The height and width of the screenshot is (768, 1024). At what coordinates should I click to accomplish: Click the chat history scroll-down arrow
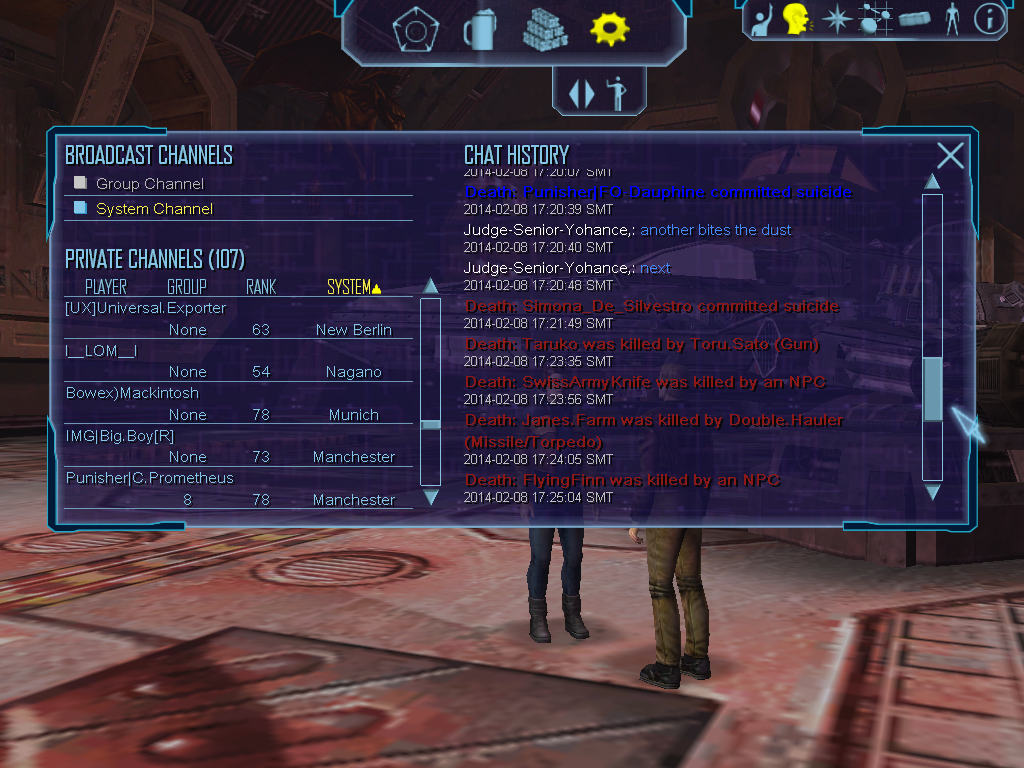coord(932,492)
